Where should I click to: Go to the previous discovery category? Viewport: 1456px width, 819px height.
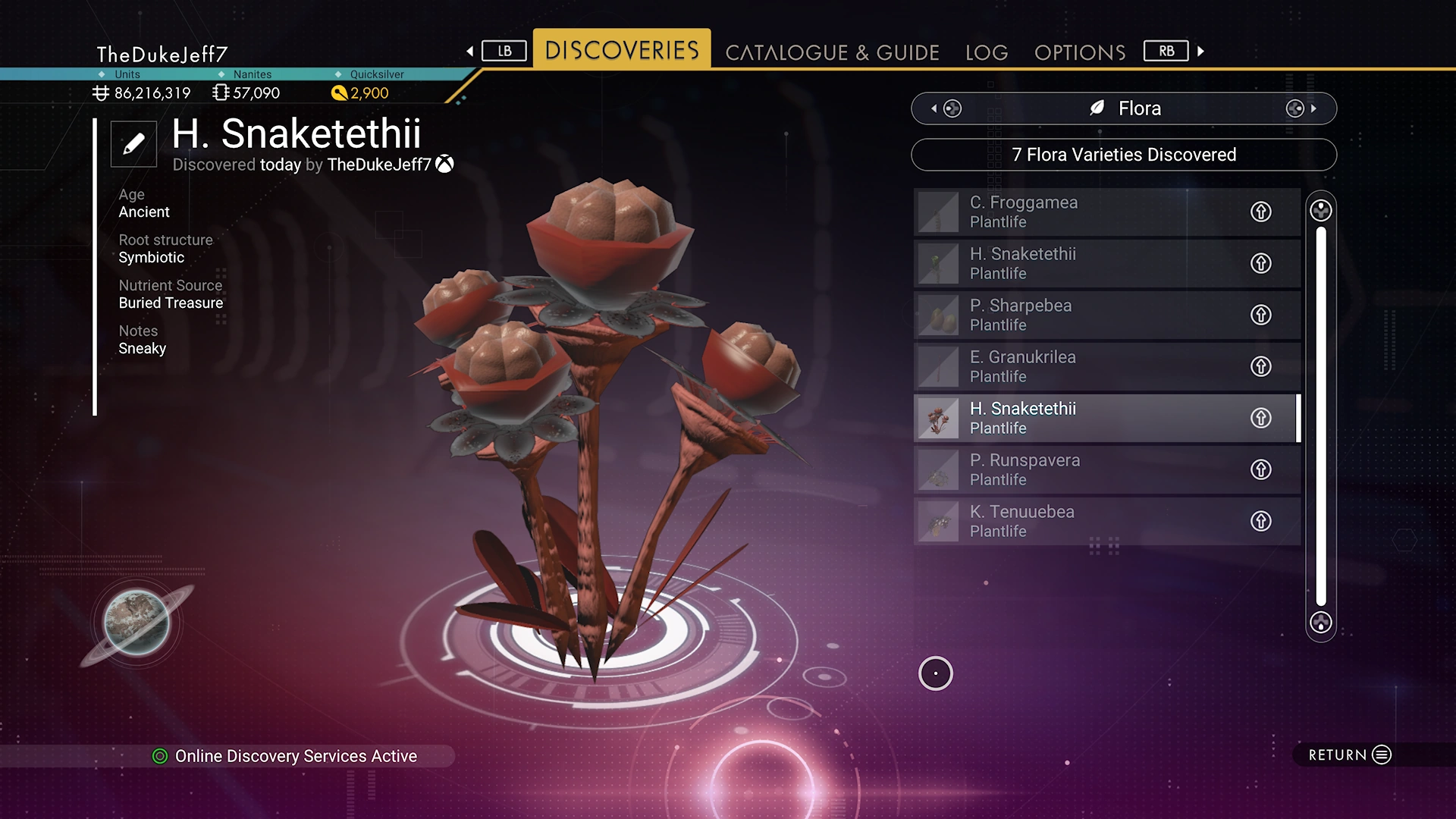(945, 108)
